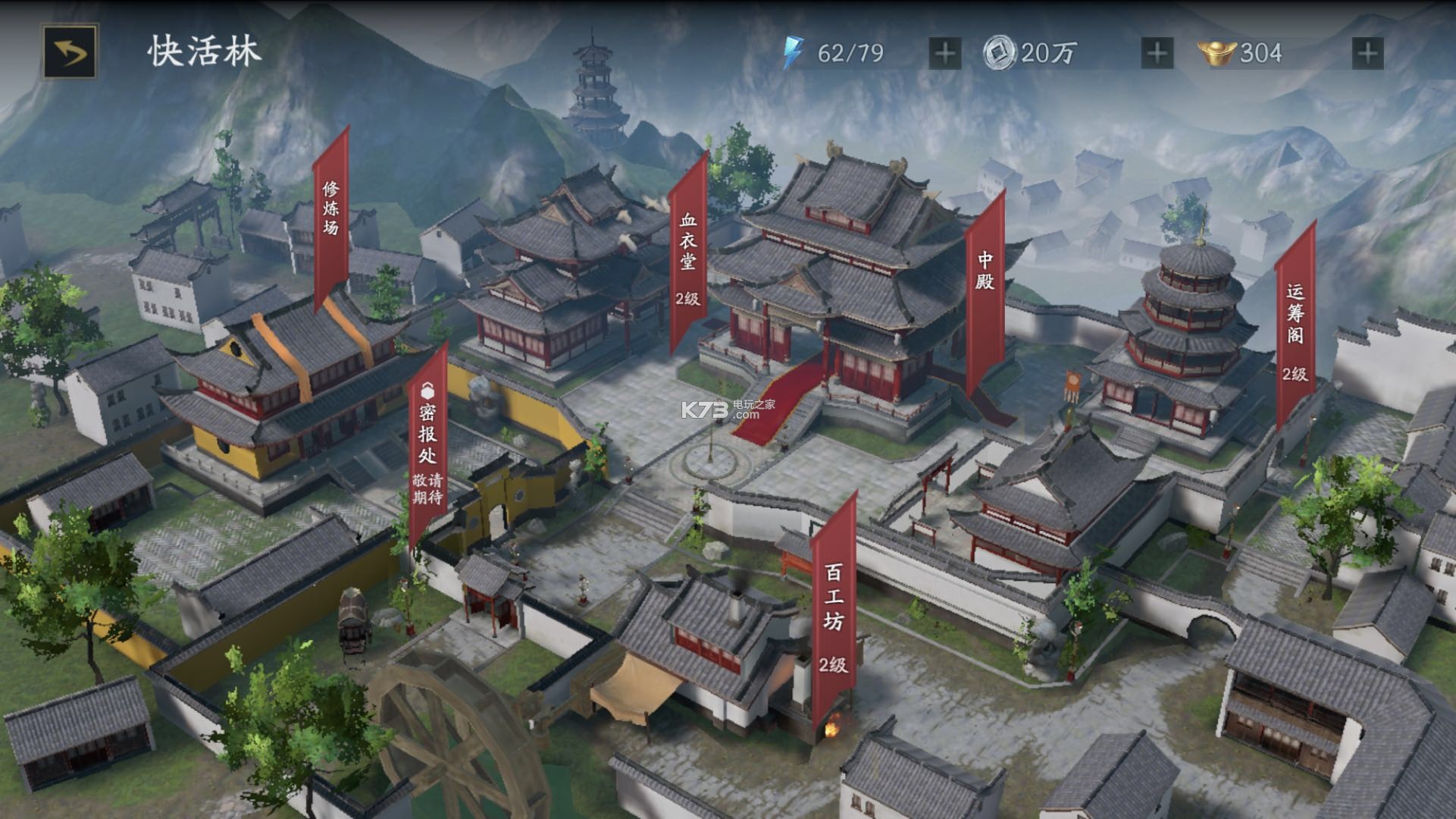This screenshot has height=819, width=1456.
Task: Click the yellow back arrow button
Action: tap(70, 52)
